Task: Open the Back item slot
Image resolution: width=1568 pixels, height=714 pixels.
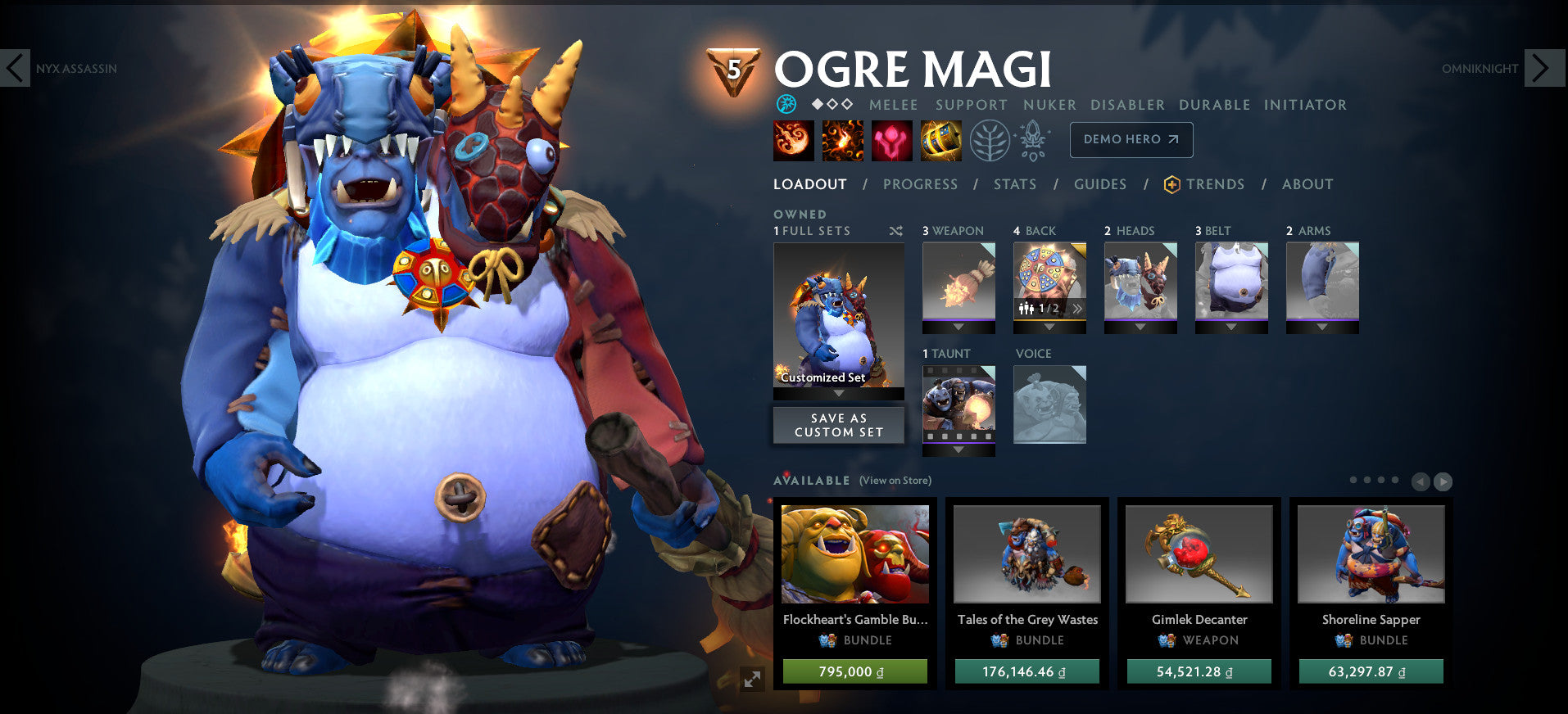Action: pyautogui.click(x=1049, y=281)
